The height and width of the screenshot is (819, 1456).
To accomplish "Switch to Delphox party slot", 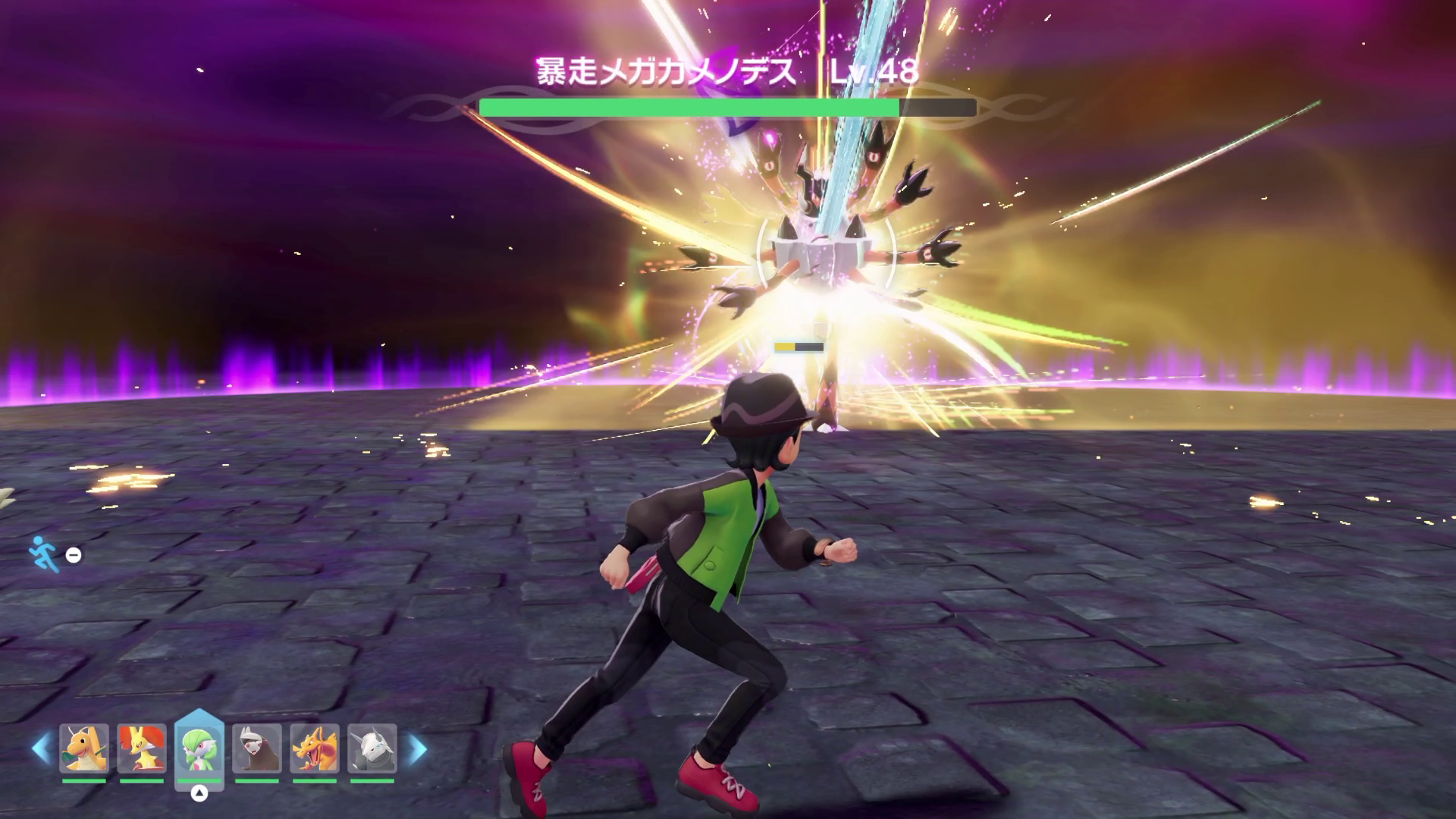I will pyautogui.click(x=142, y=748).
